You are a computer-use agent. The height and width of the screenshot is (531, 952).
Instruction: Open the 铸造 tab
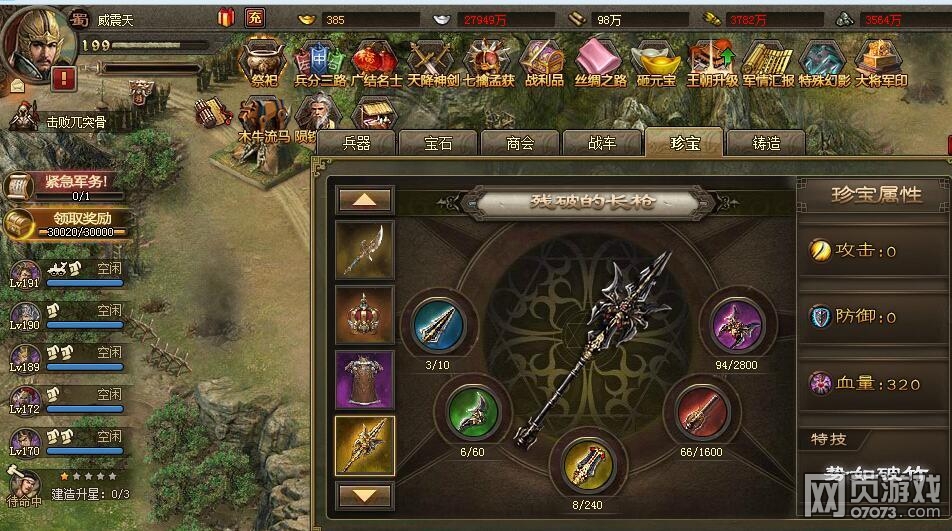pyautogui.click(x=766, y=143)
